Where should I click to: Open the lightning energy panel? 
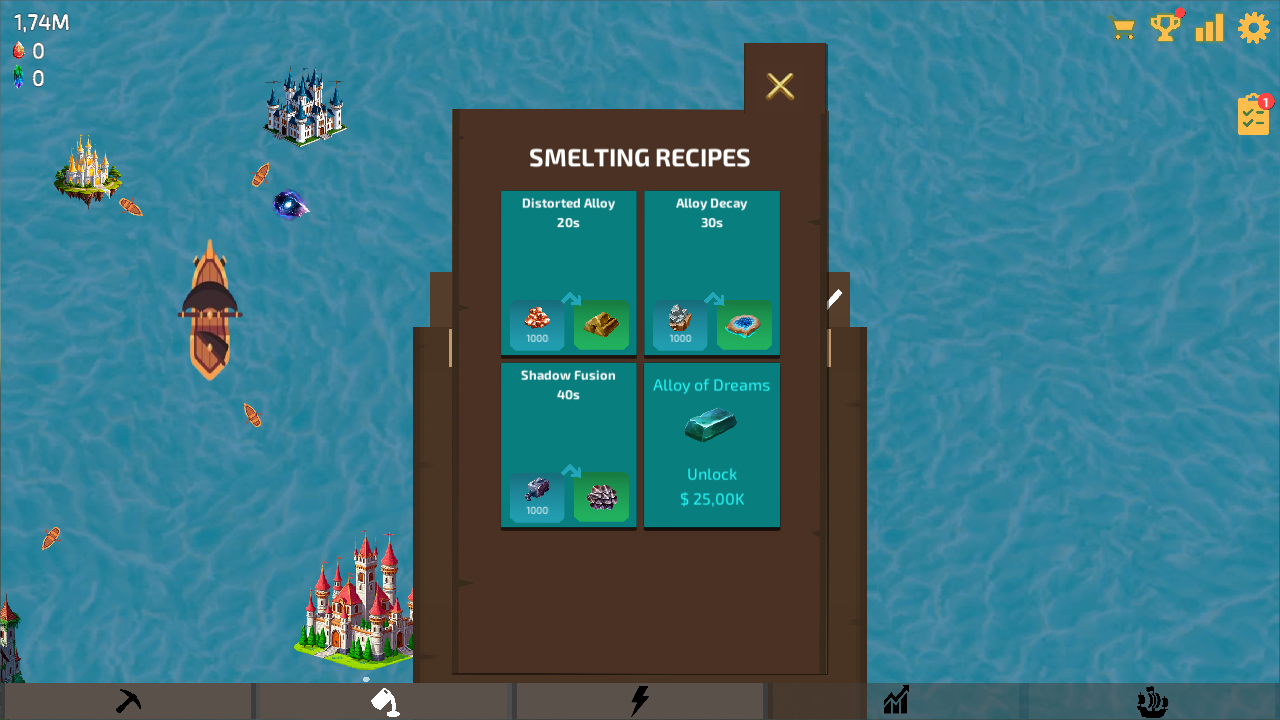point(640,700)
